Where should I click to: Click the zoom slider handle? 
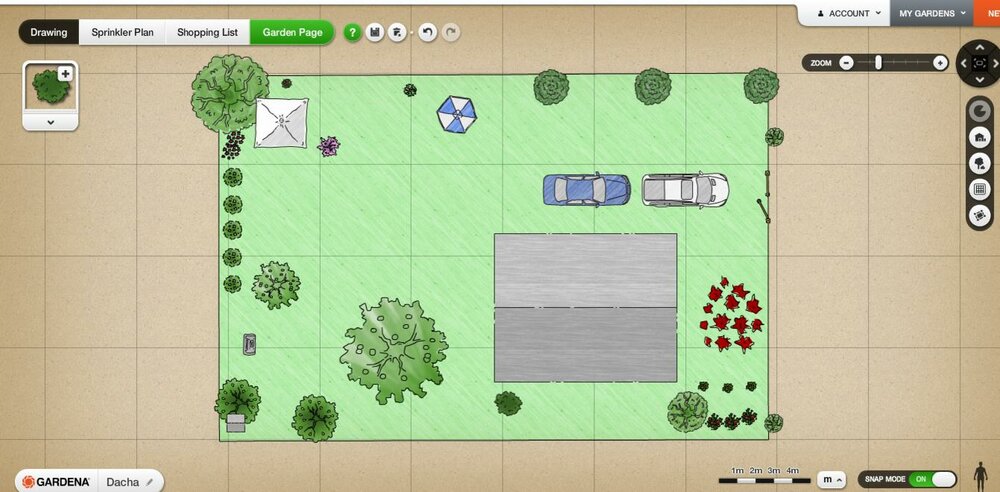[x=878, y=62]
